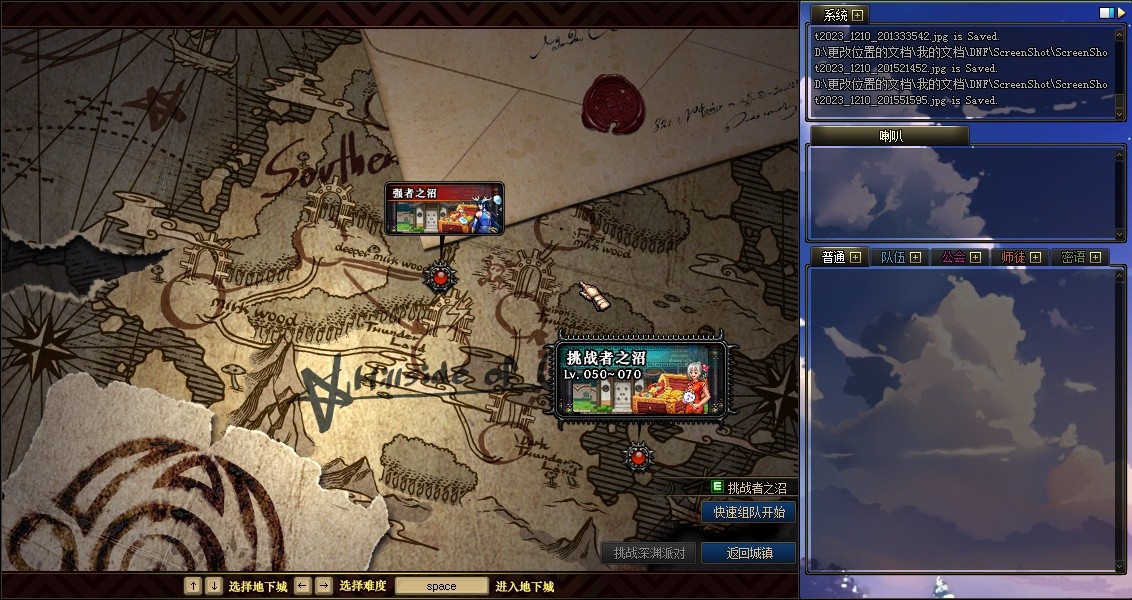Click the greyed 挑战深渊派对 button

click(648, 553)
